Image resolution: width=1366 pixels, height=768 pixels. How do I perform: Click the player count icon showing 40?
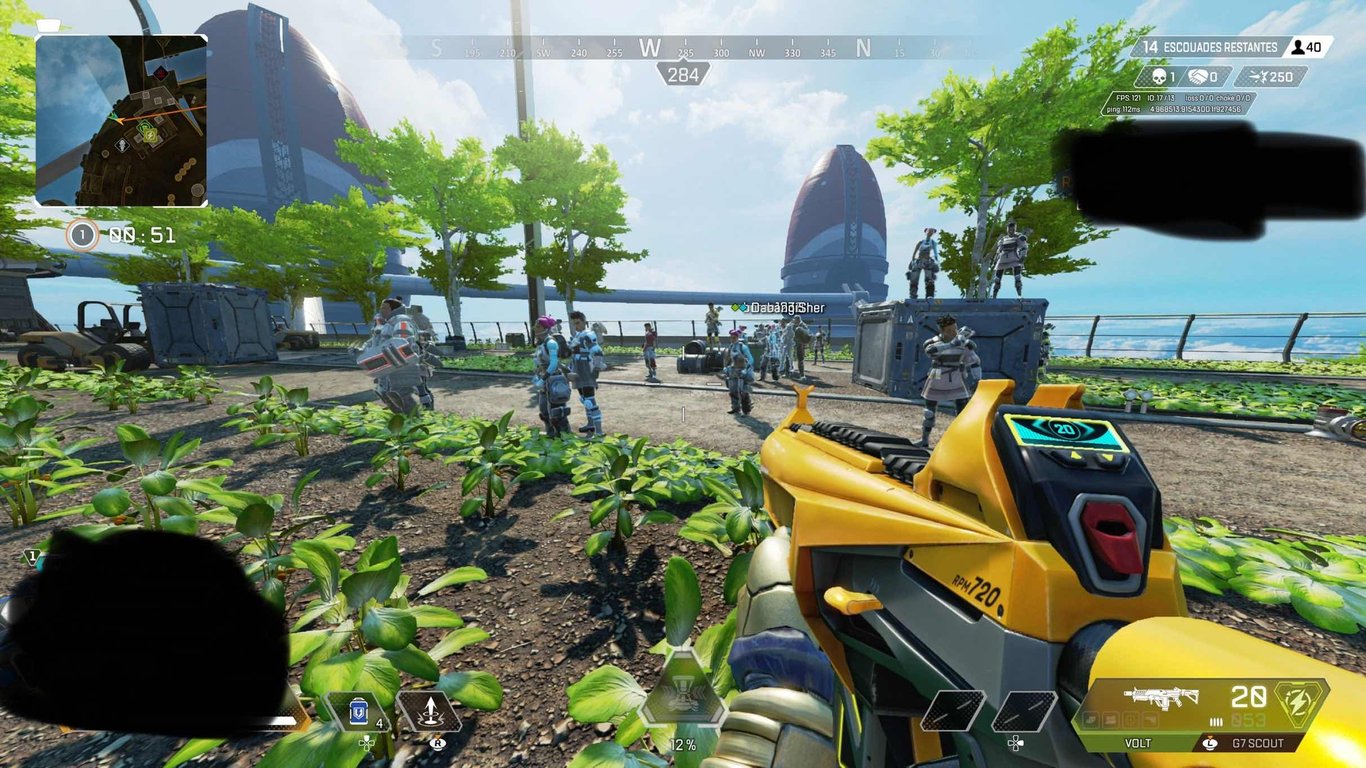click(x=1300, y=45)
